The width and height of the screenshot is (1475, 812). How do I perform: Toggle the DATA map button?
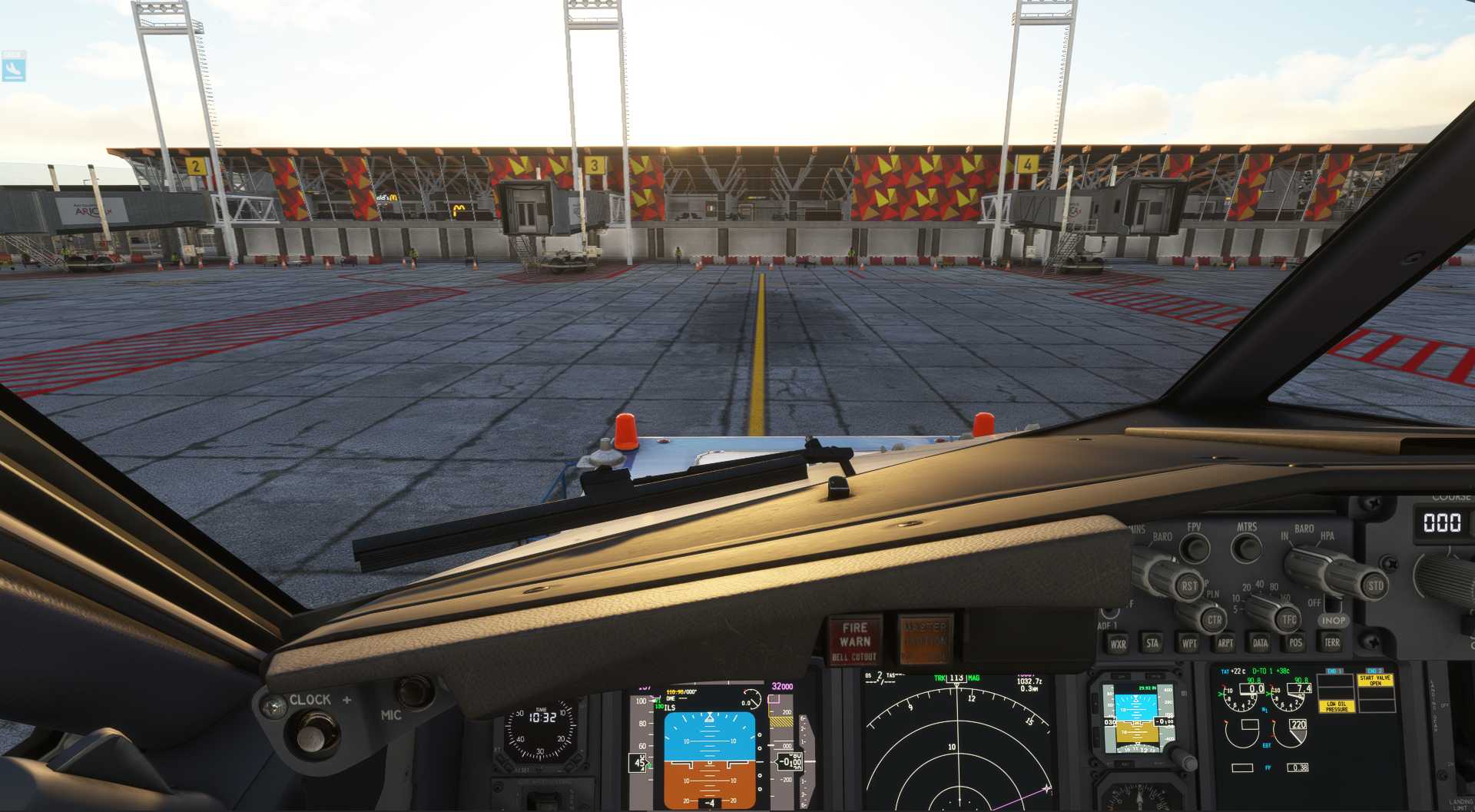[1260, 643]
